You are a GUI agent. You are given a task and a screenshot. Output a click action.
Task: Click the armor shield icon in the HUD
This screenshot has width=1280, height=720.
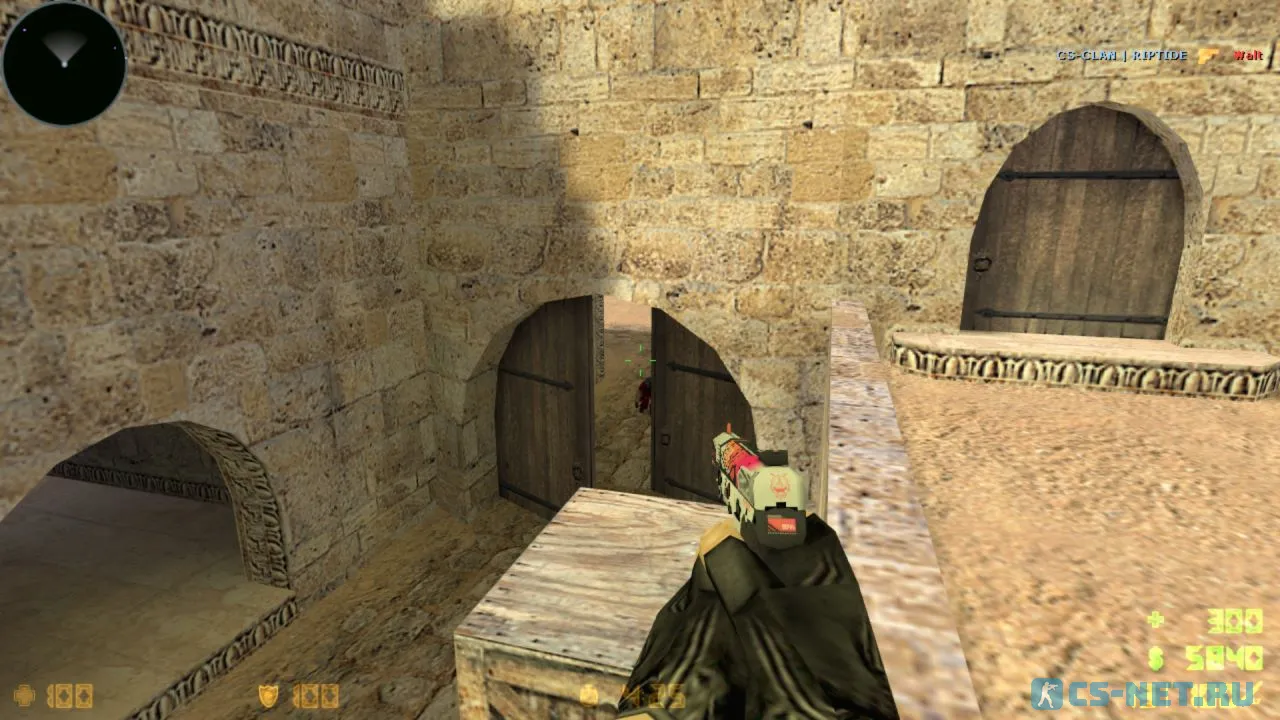266,695
